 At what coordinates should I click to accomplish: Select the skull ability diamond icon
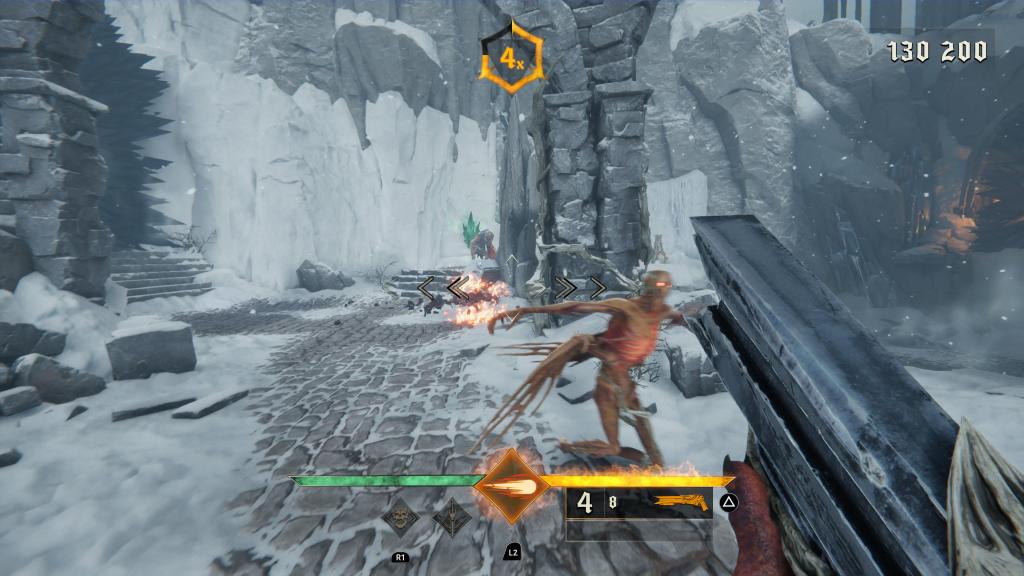tap(400, 518)
